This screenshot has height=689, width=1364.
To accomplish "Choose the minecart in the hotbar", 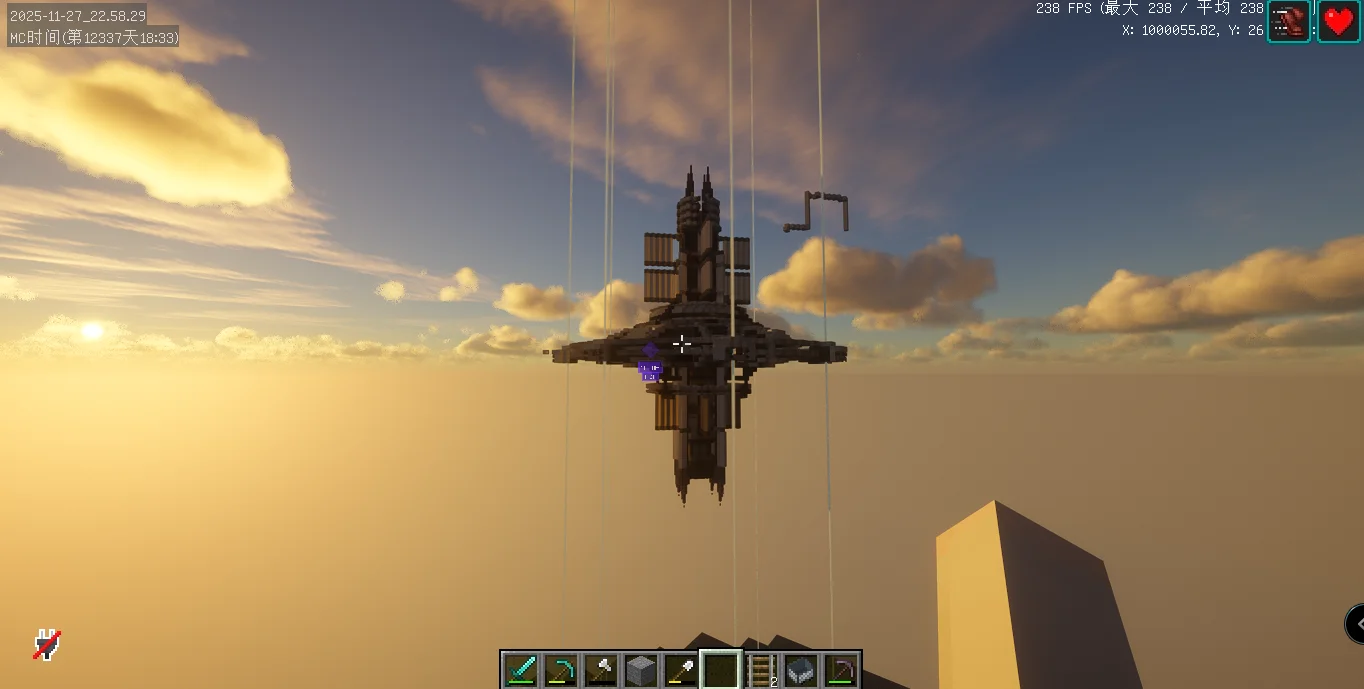I will [801, 669].
